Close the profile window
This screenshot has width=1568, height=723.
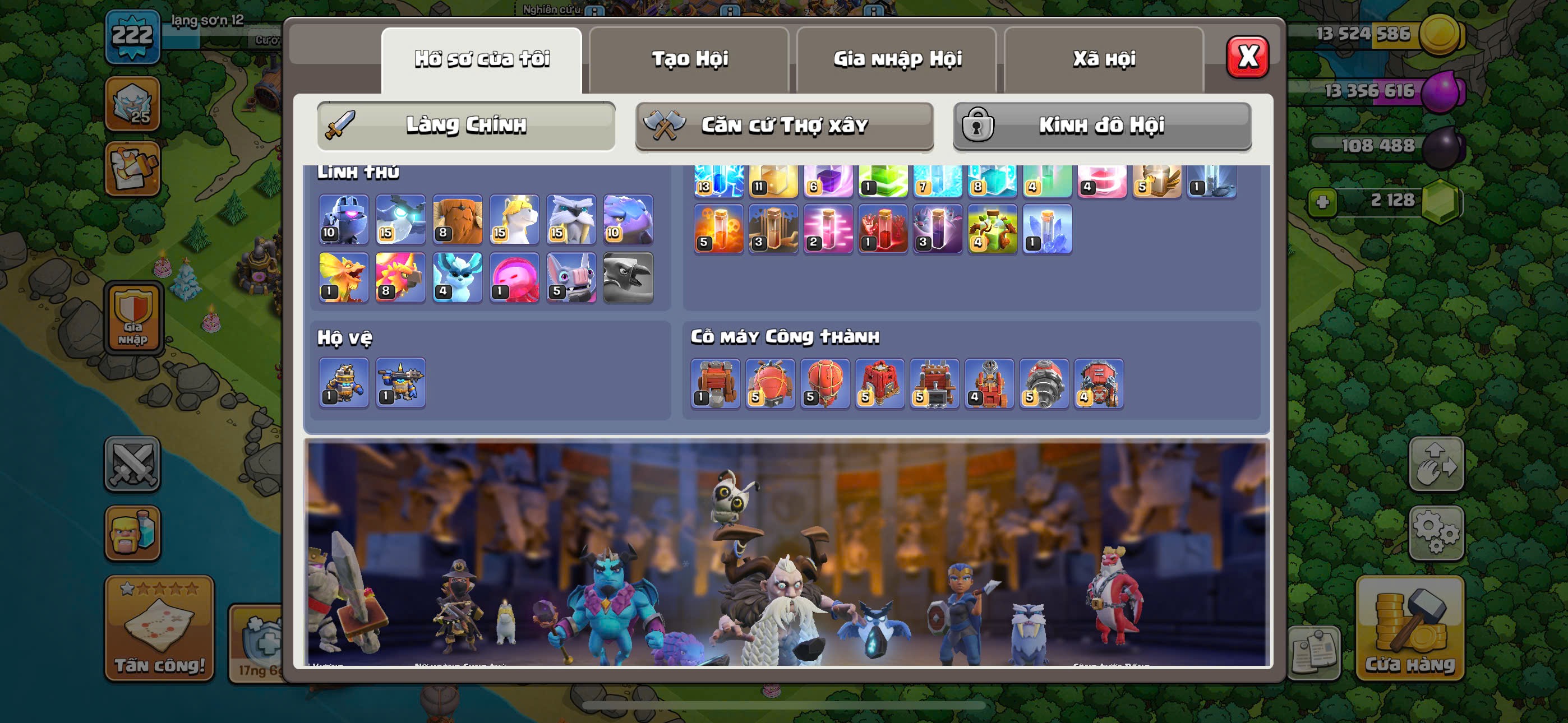[1247, 57]
